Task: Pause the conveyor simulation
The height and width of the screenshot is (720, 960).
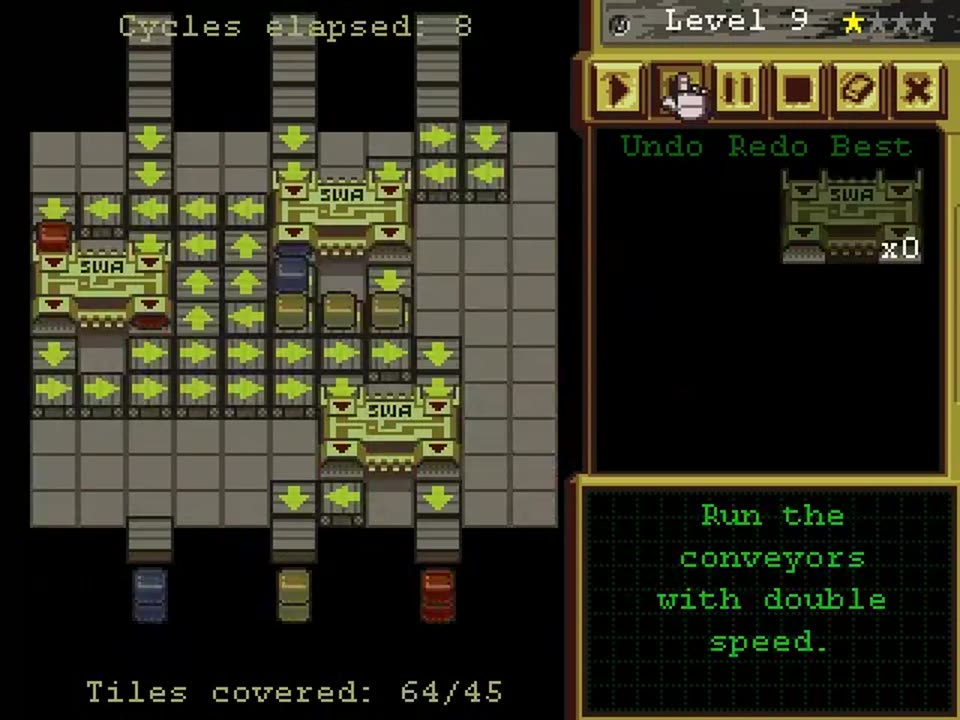Action: 738,90
